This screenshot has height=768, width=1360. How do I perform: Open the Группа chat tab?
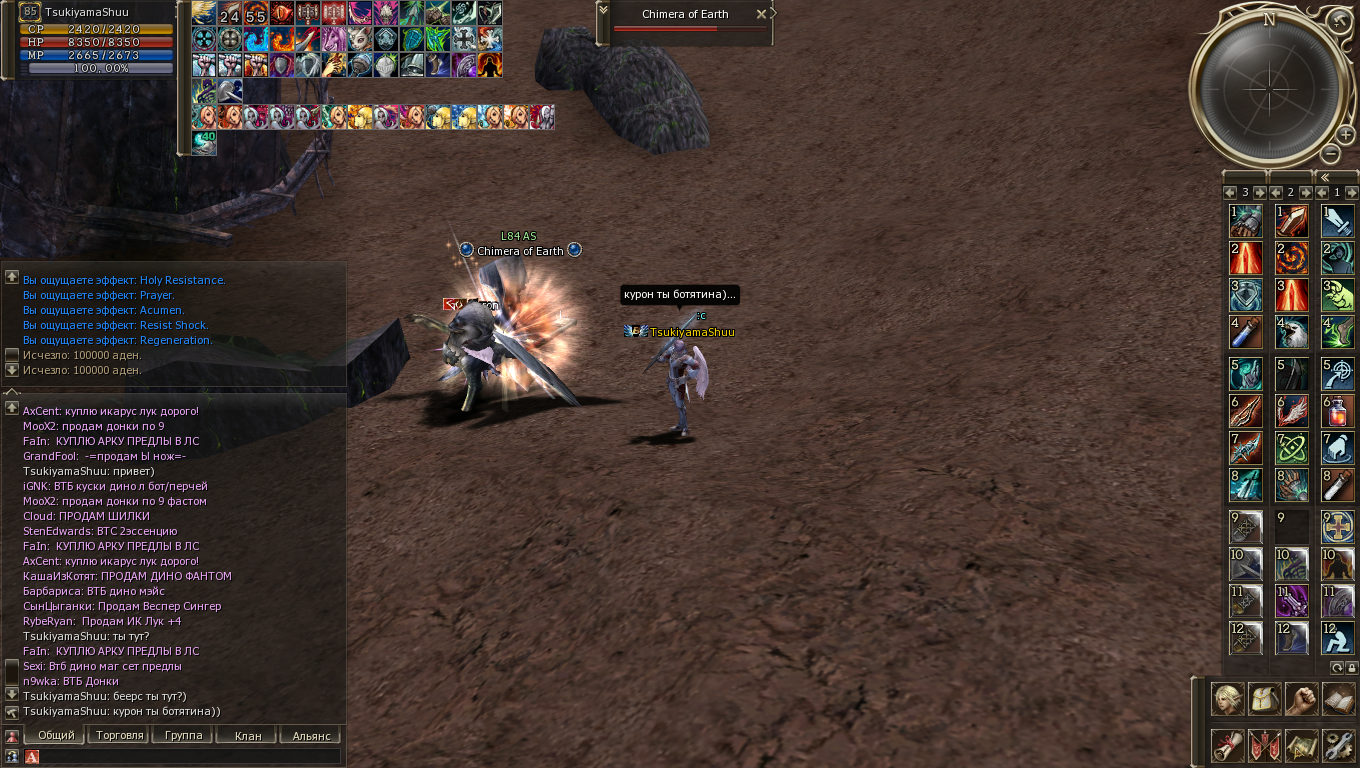pyautogui.click(x=183, y=735)
